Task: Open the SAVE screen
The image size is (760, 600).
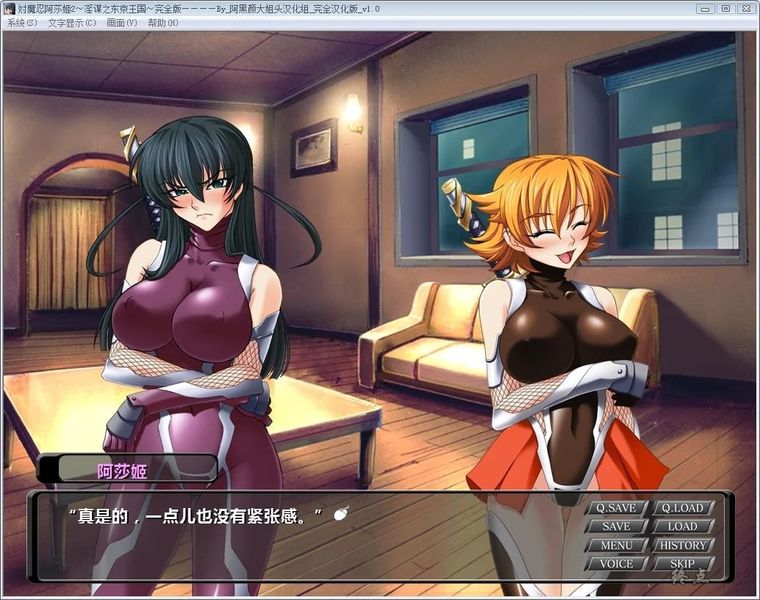Action: point(616,526)
